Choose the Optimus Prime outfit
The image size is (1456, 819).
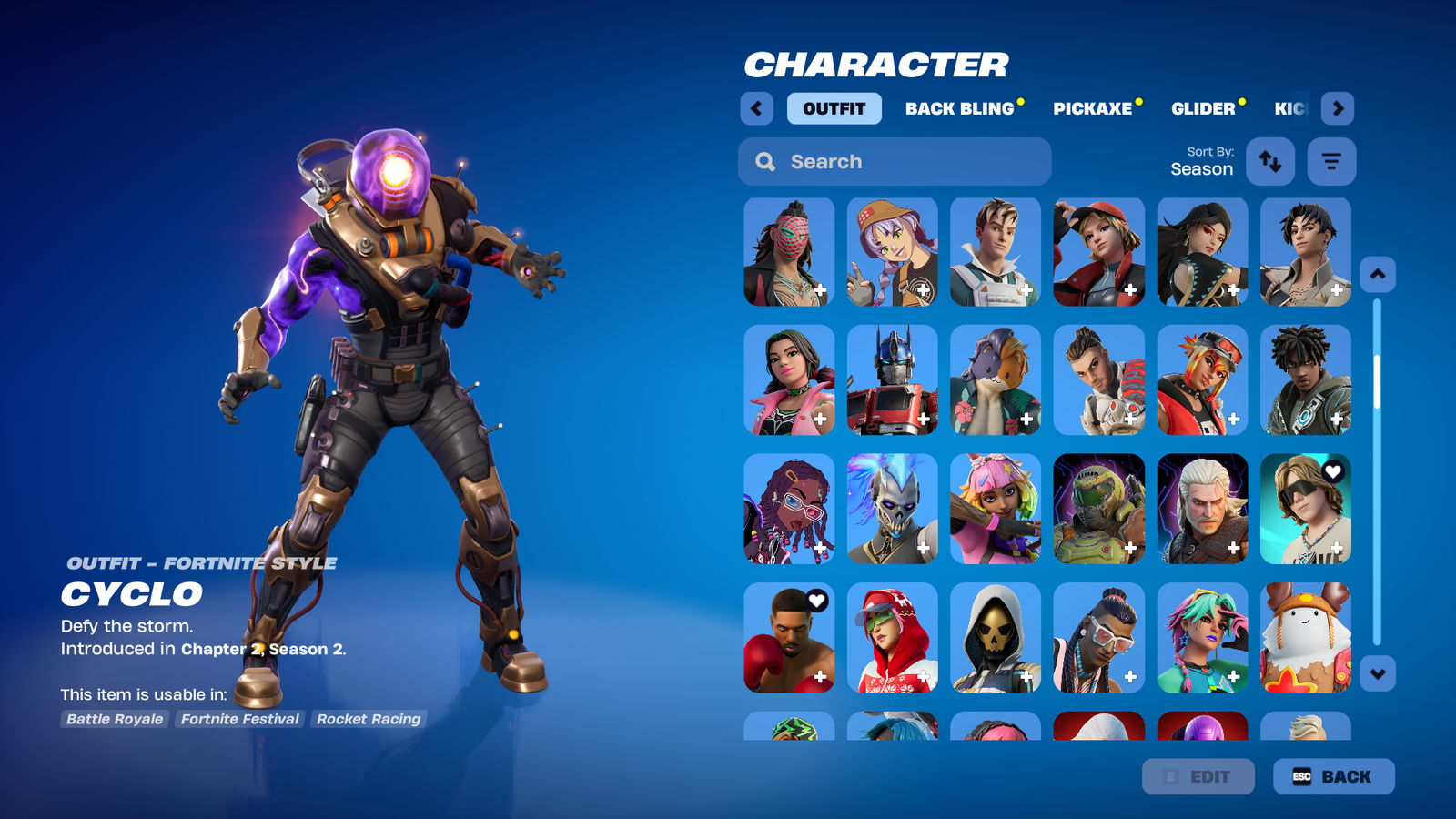tap(892, 380)
